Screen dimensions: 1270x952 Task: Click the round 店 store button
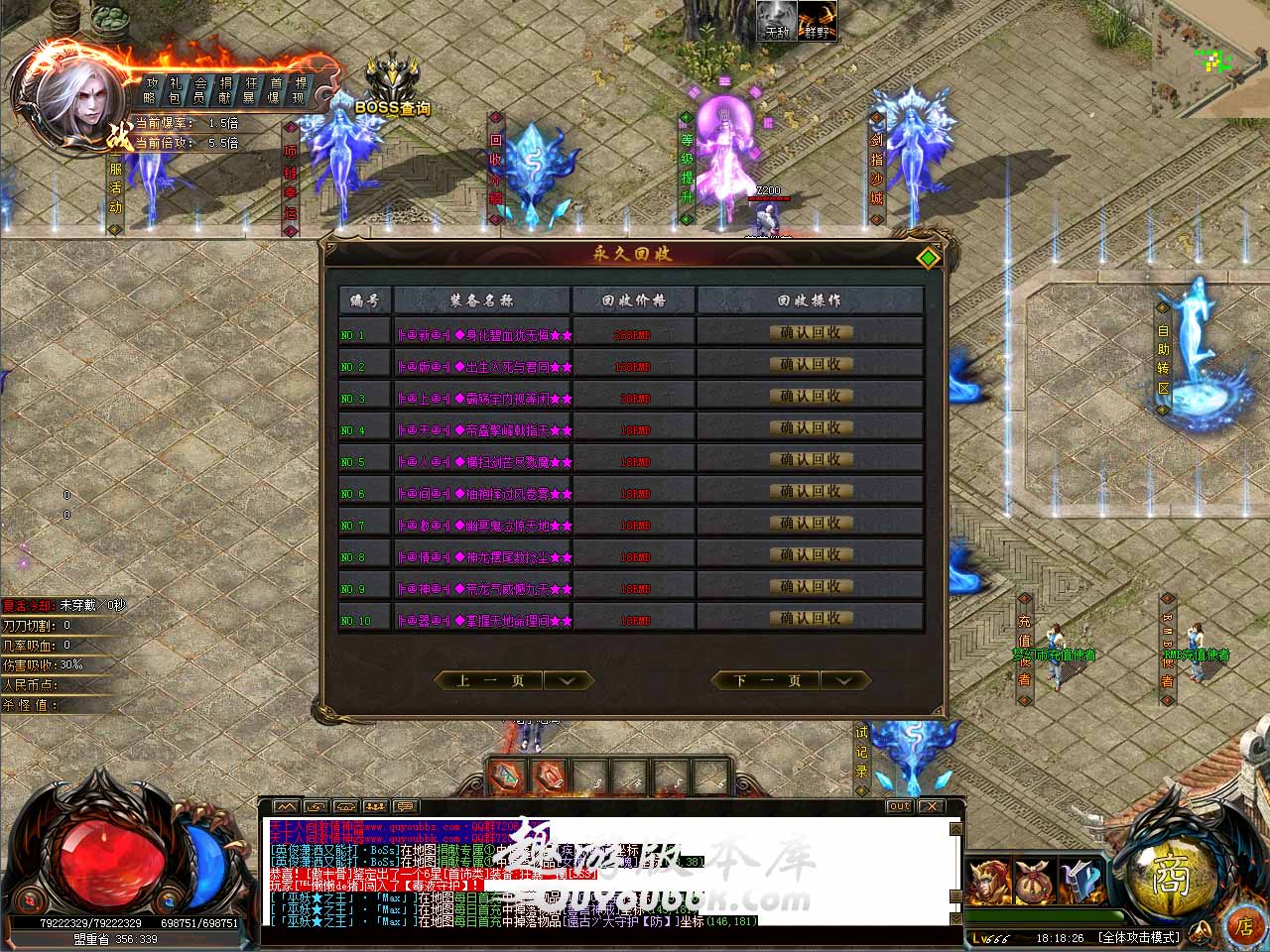coord(1243,927)
